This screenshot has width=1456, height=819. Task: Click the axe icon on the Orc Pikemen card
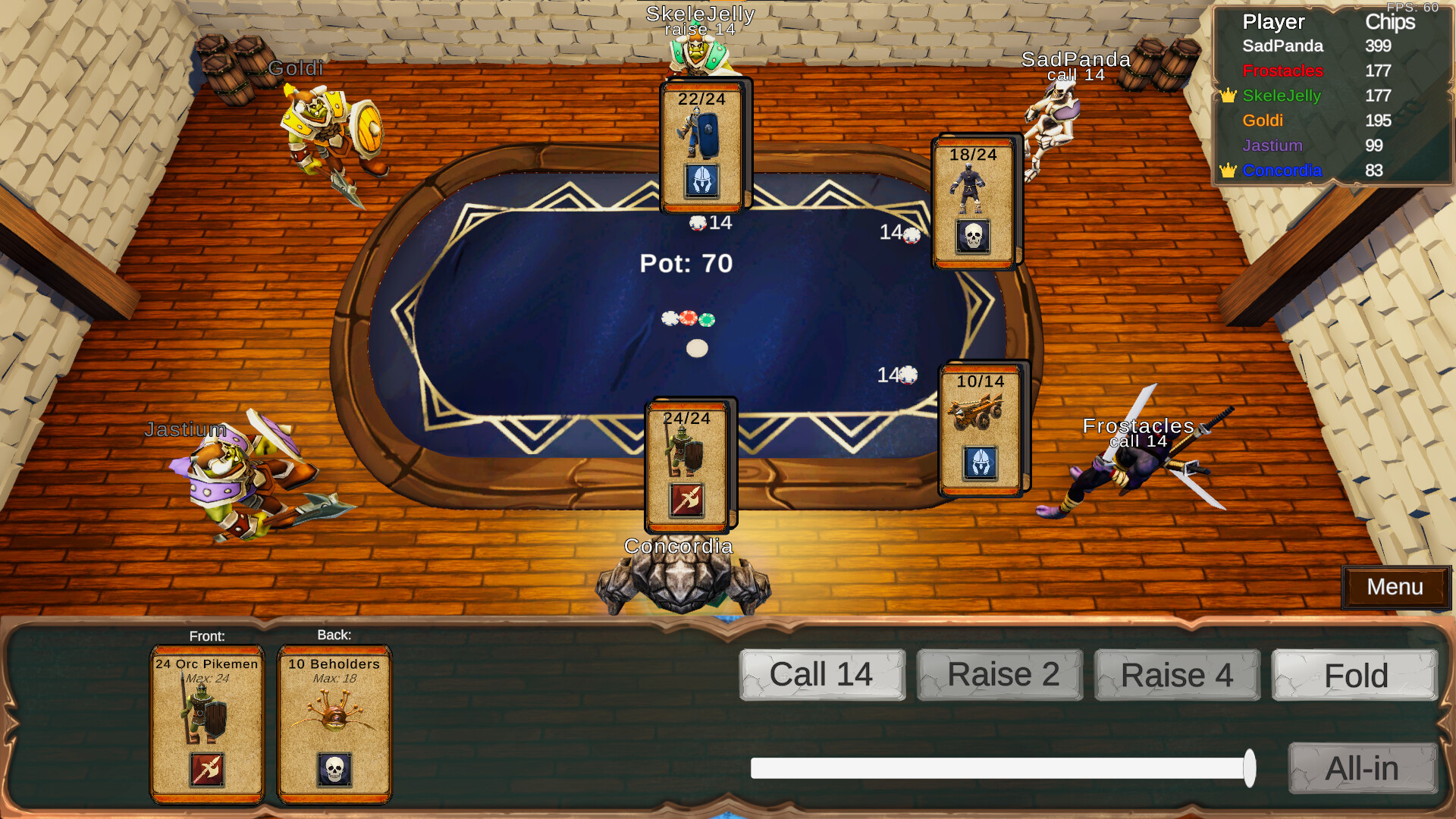(206, 768)
